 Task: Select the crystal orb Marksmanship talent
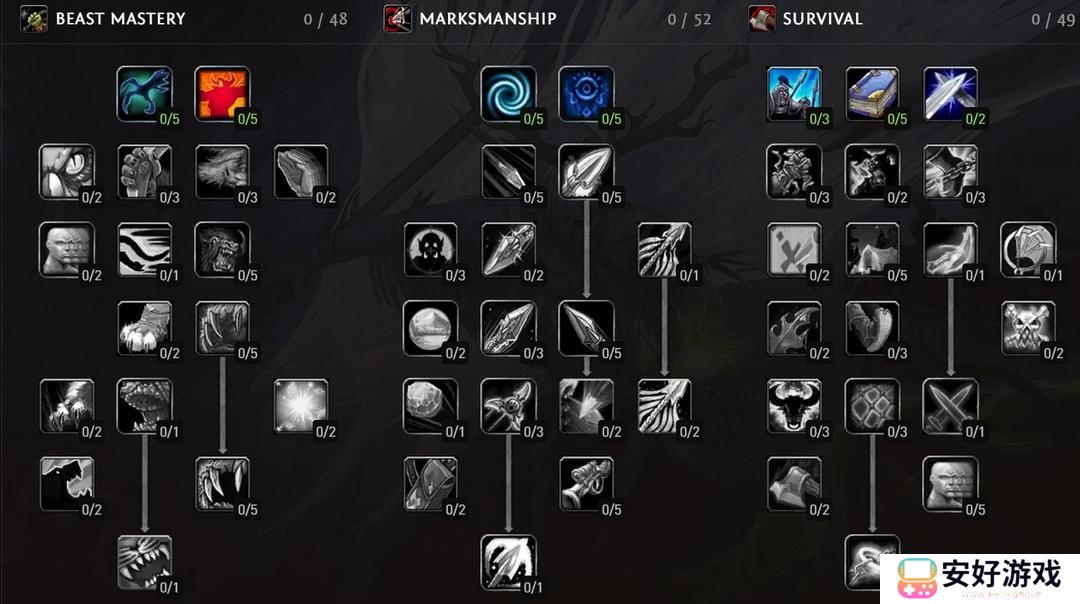[430, 328]
